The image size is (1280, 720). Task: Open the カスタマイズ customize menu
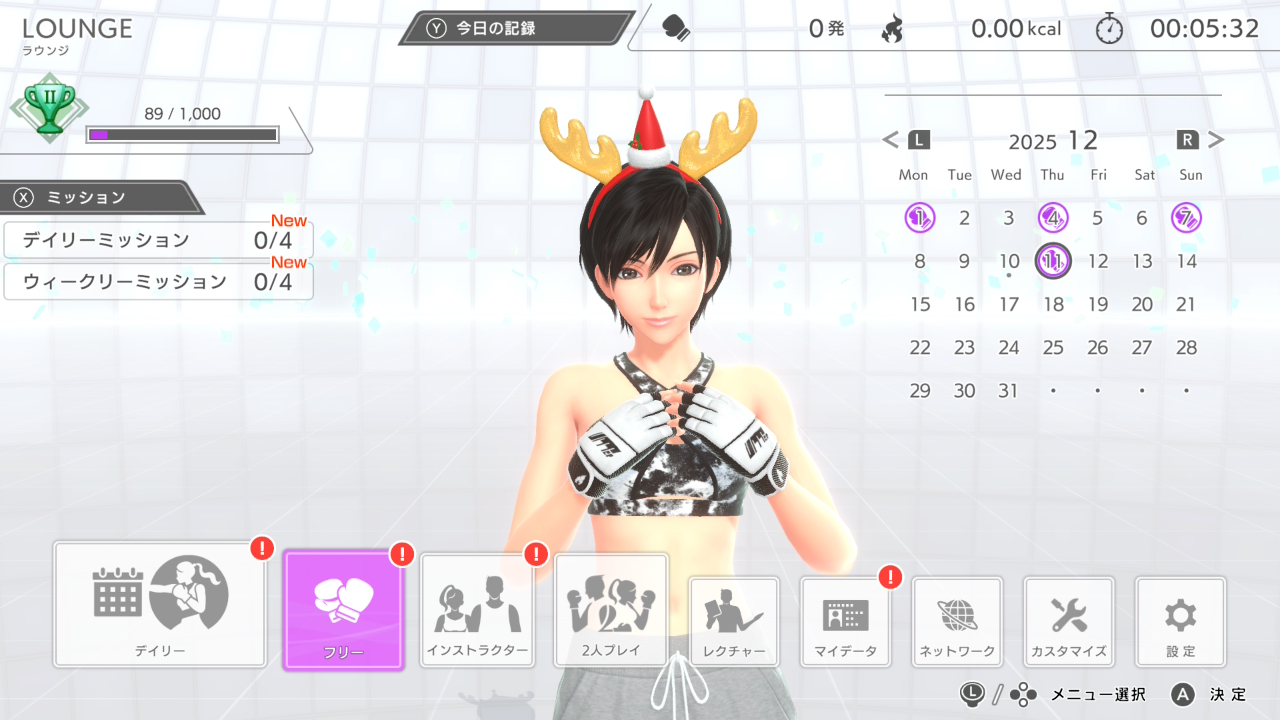pyautogui.click(x=1069, y=621)
